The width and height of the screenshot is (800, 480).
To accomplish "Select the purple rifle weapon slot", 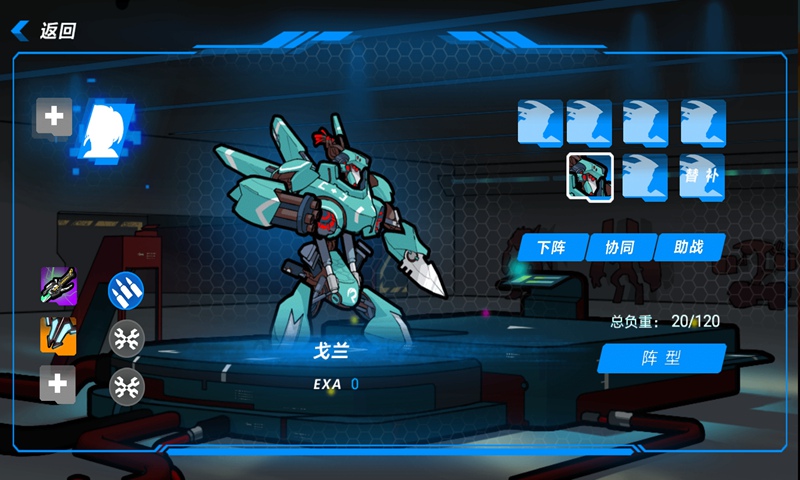I will pyautogui.click(x=58, y=286).
